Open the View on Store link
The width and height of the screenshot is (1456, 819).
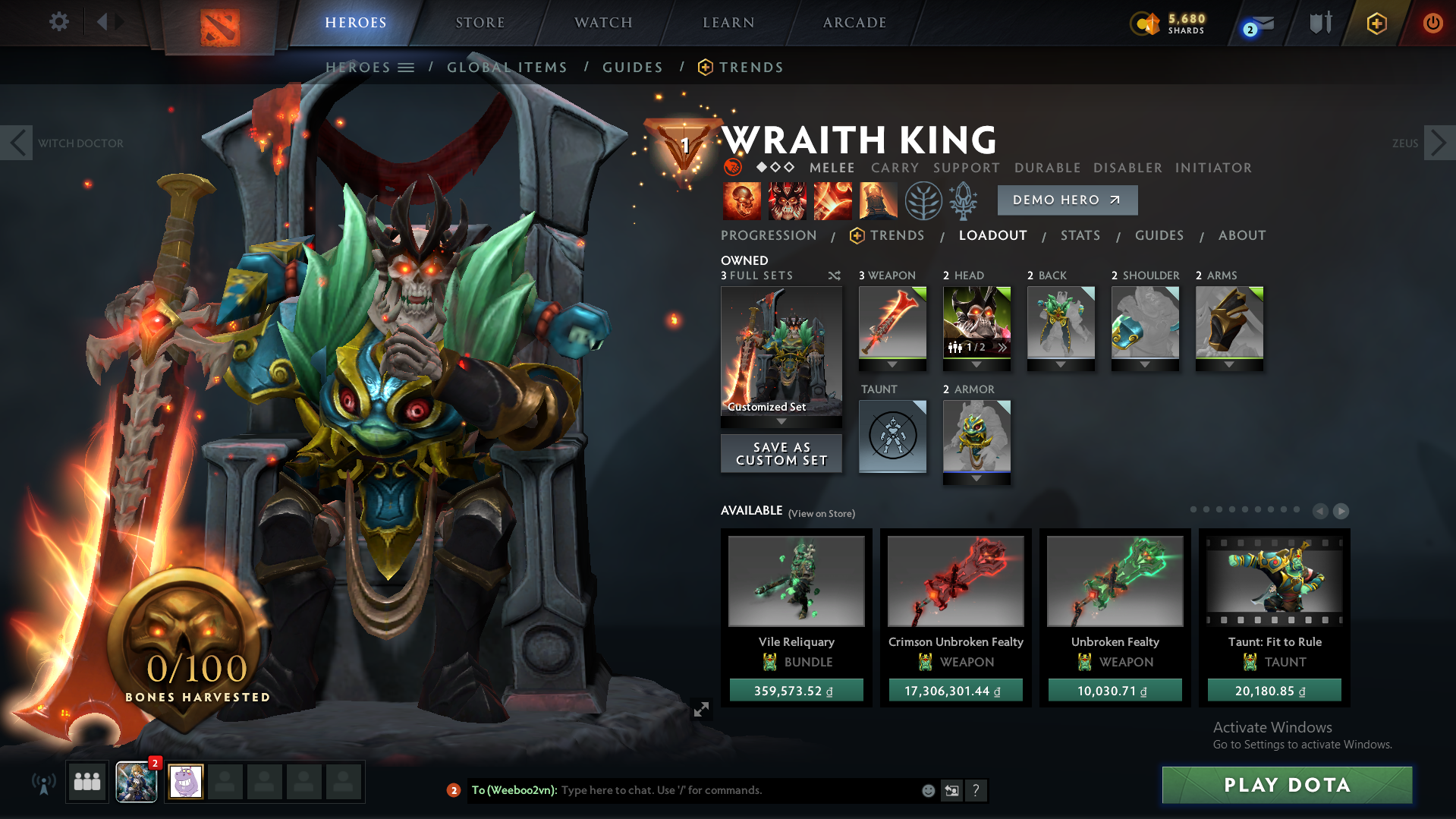pos(821,513)
